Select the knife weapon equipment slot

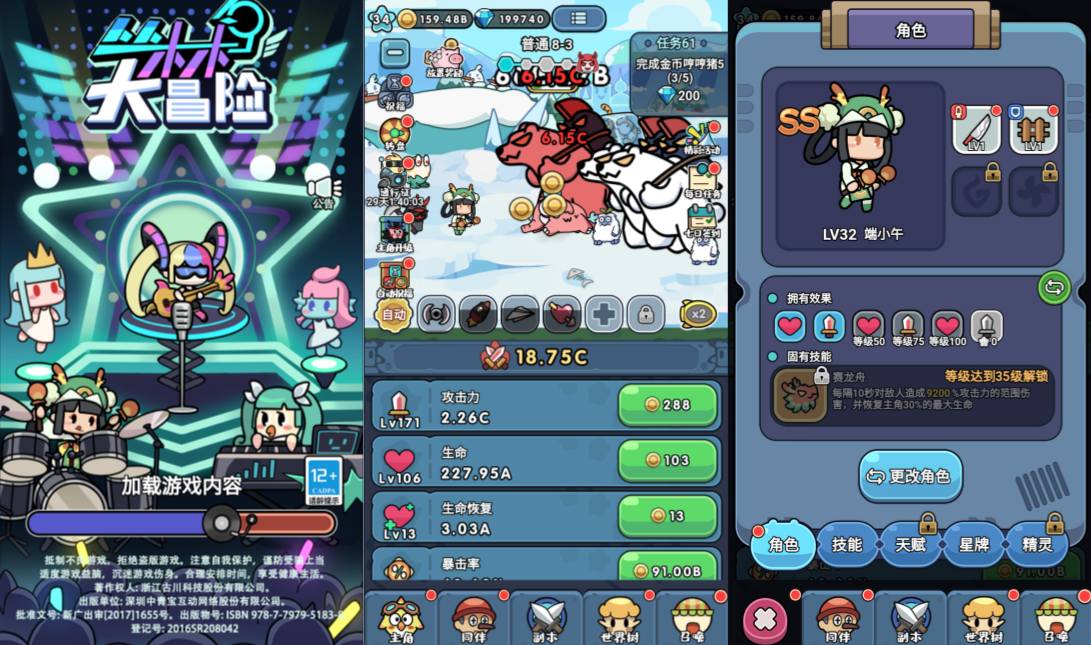(976, 130)
